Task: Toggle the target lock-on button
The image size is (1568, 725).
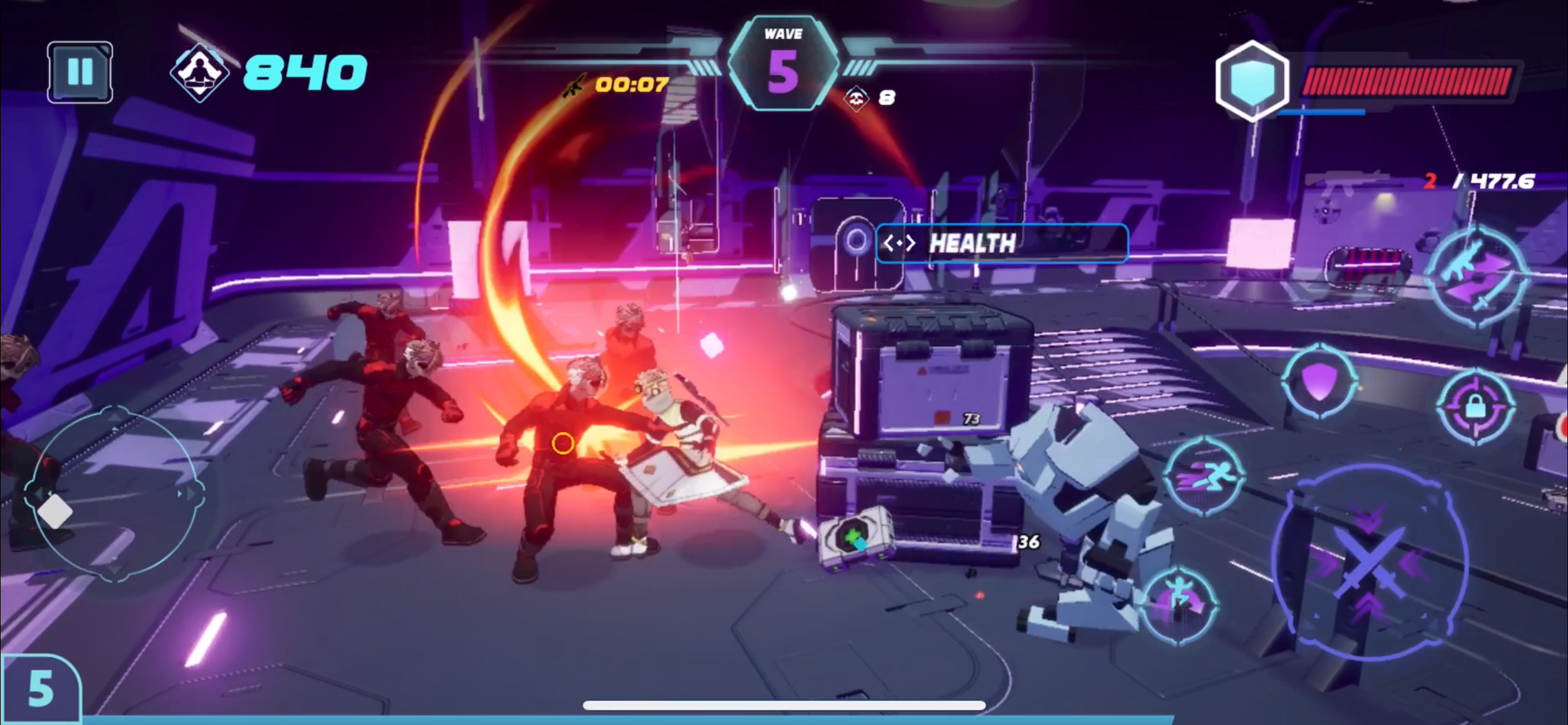Action: click(x=1476, y=408)
